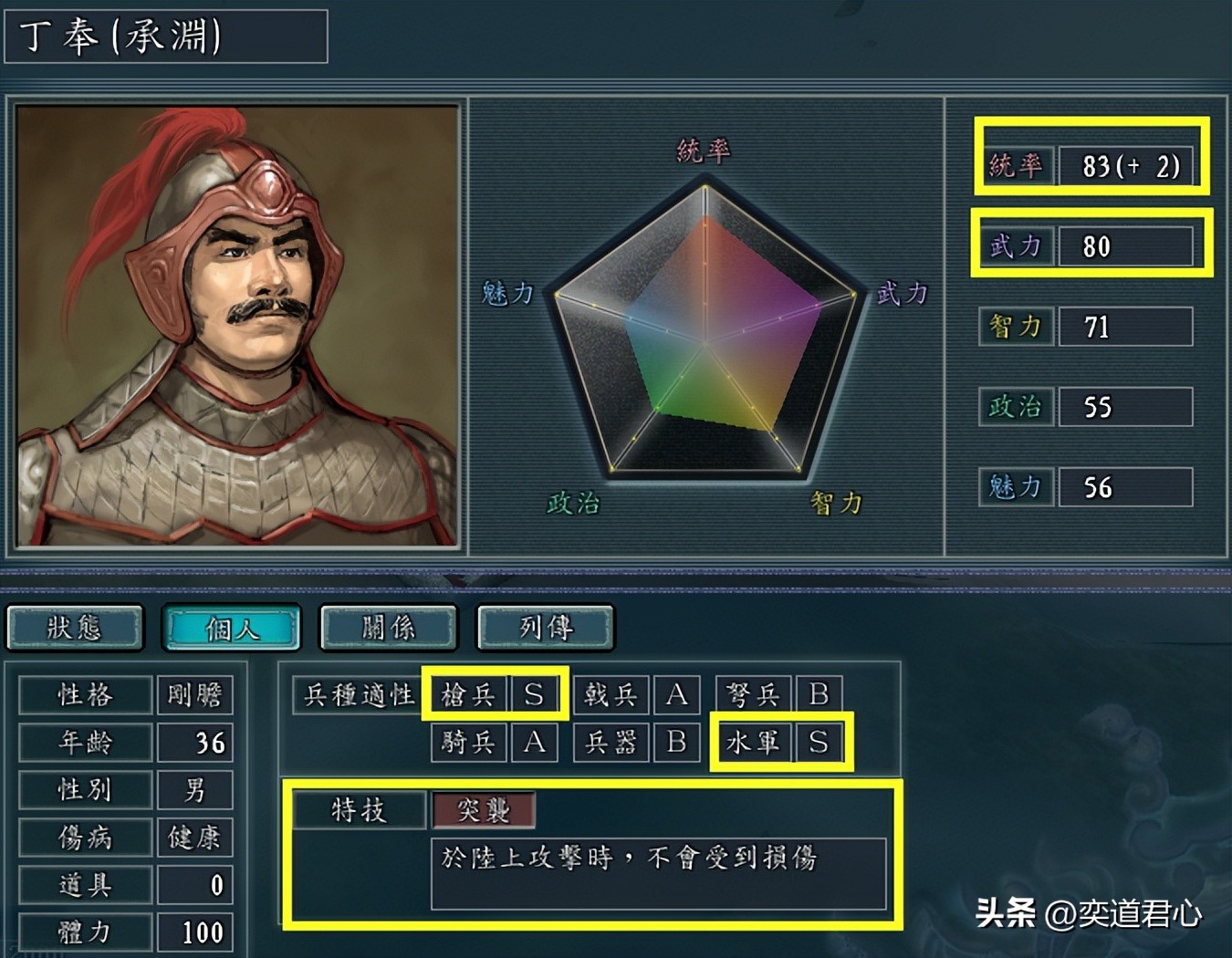The width and height of the screenshot is (1232, 958).
Task: Switch to the 關係 tab
Action: (x=388, y=628)
